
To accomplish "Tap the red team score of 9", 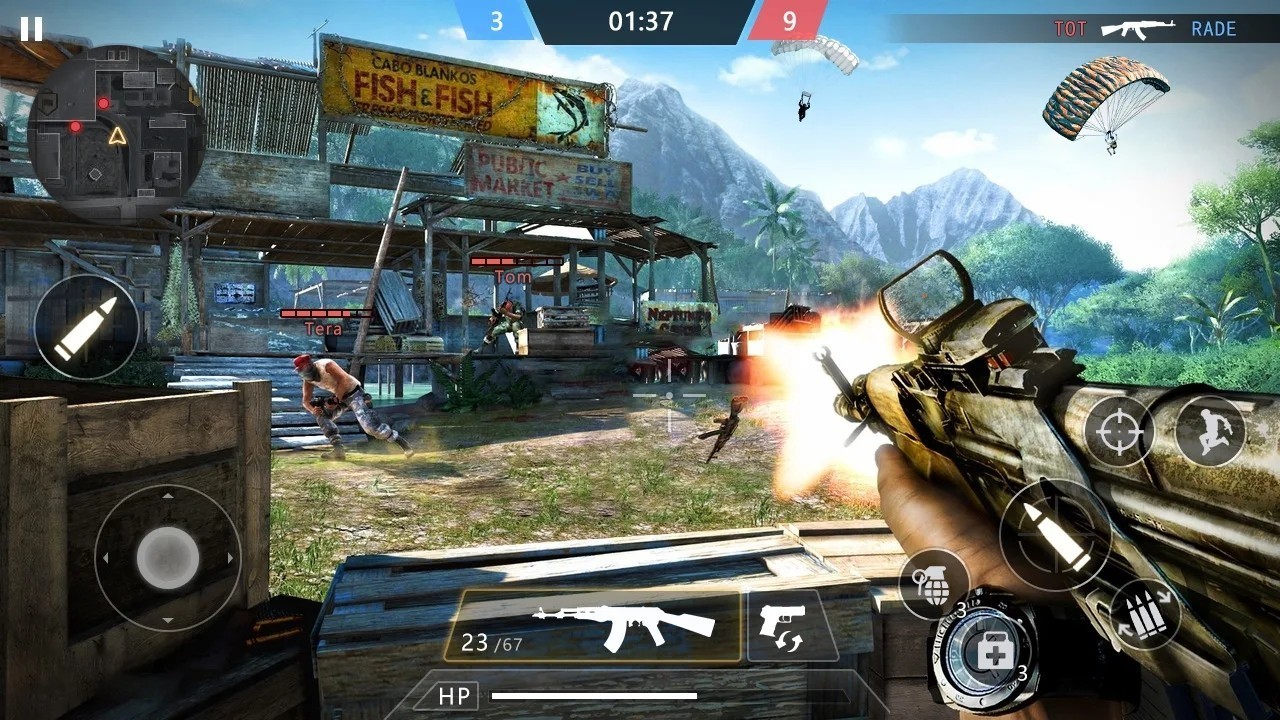I will point(789,22).
